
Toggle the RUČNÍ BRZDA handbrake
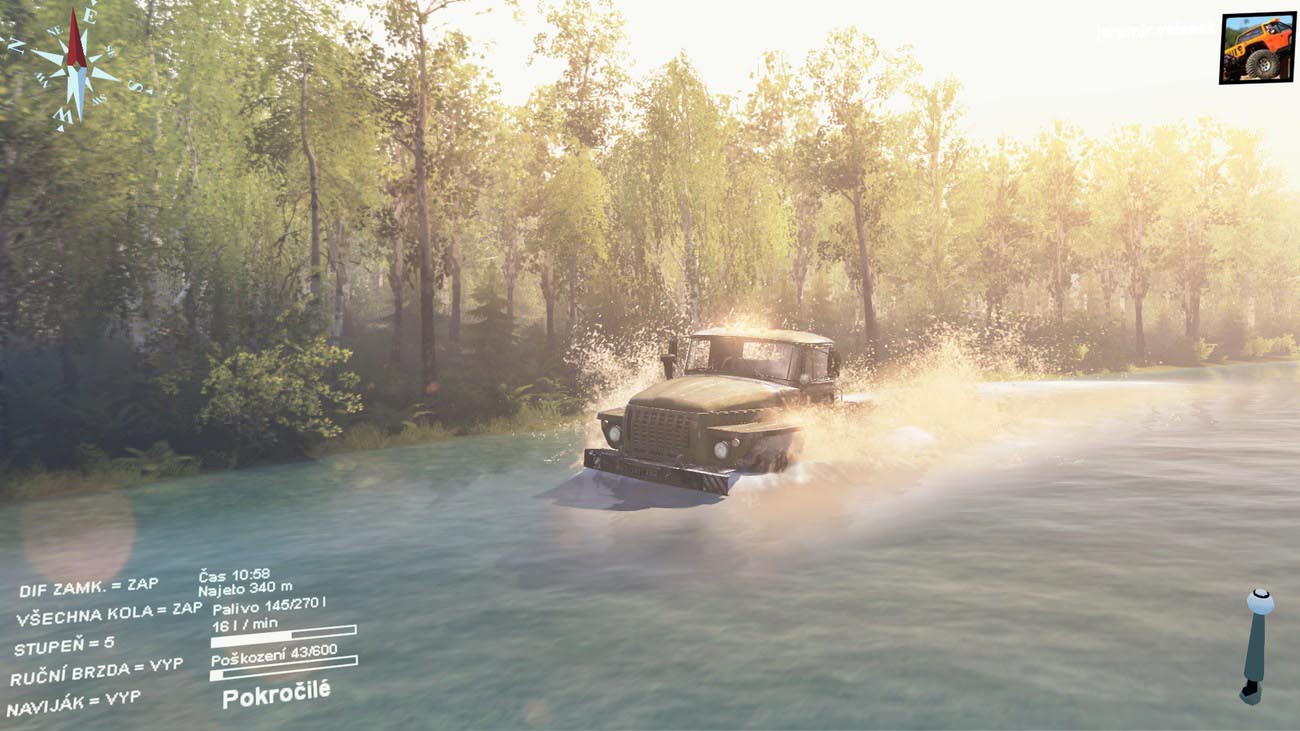click(96, 672)
